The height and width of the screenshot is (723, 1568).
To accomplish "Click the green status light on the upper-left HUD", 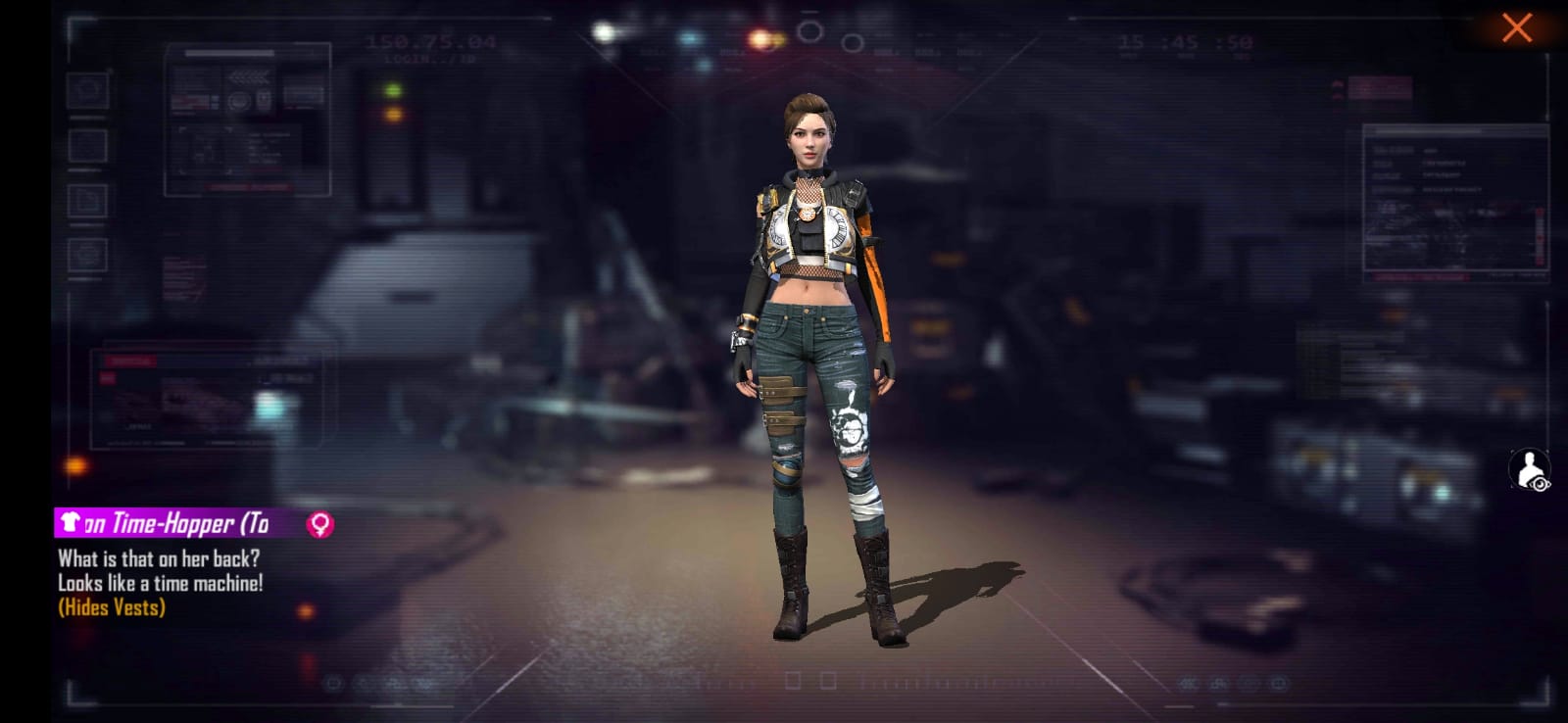I will pyautogui.click(x=392, y=88).
